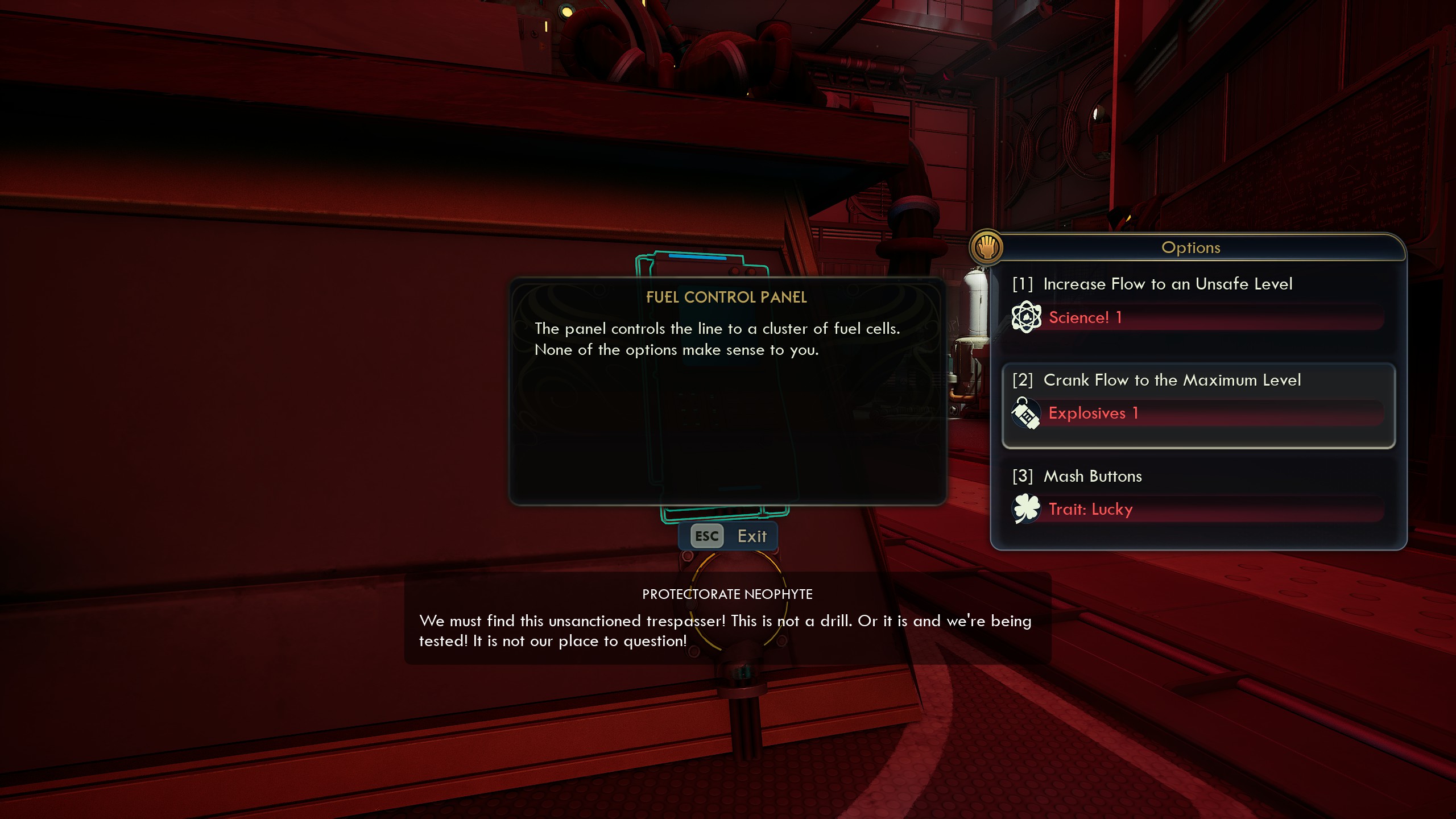Pick option [3] Mash Buttons
1456x819 pixels.
[x=1092, y=477]
